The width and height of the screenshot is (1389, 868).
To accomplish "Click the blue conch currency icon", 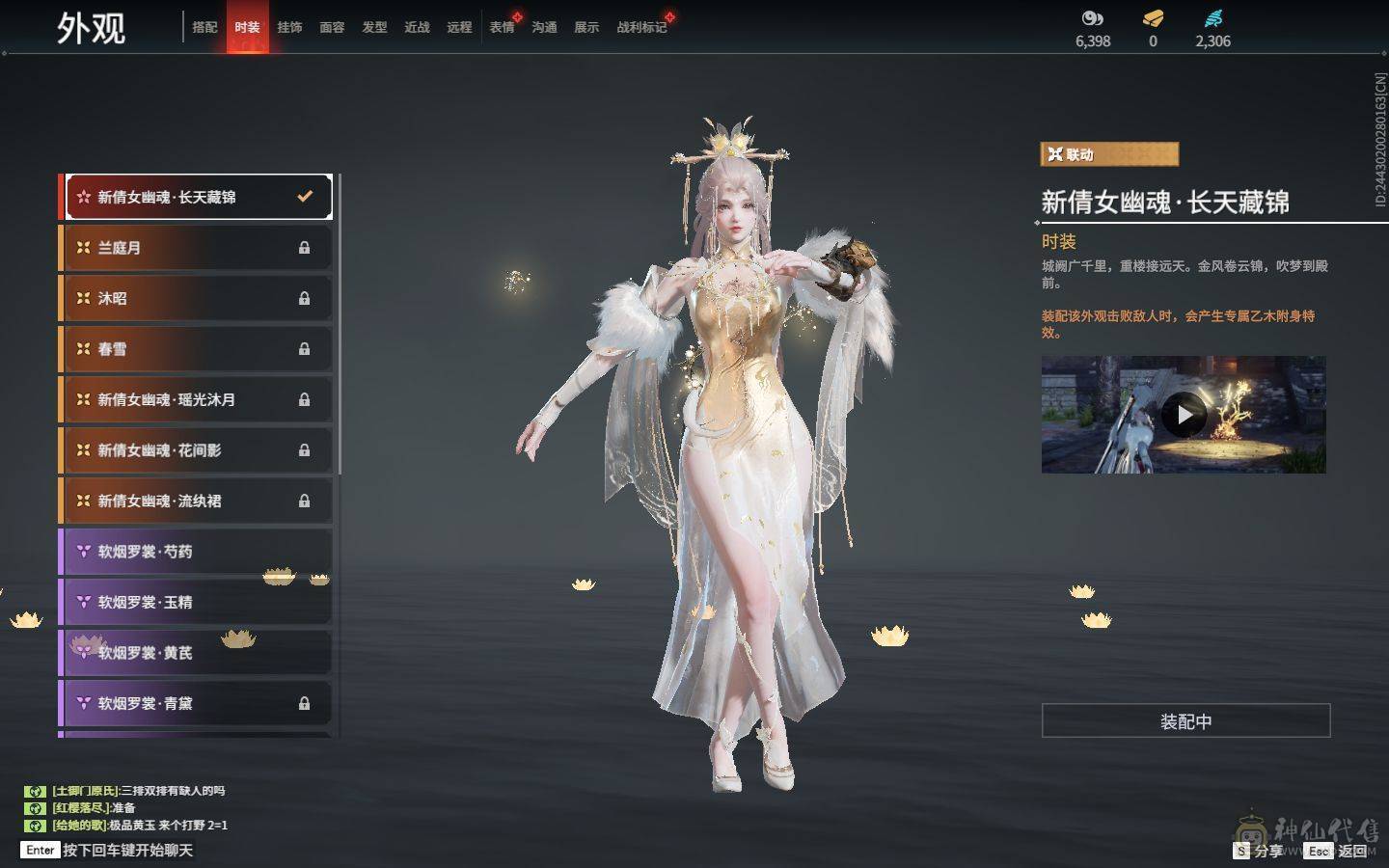I will [x=1213, y=15].
